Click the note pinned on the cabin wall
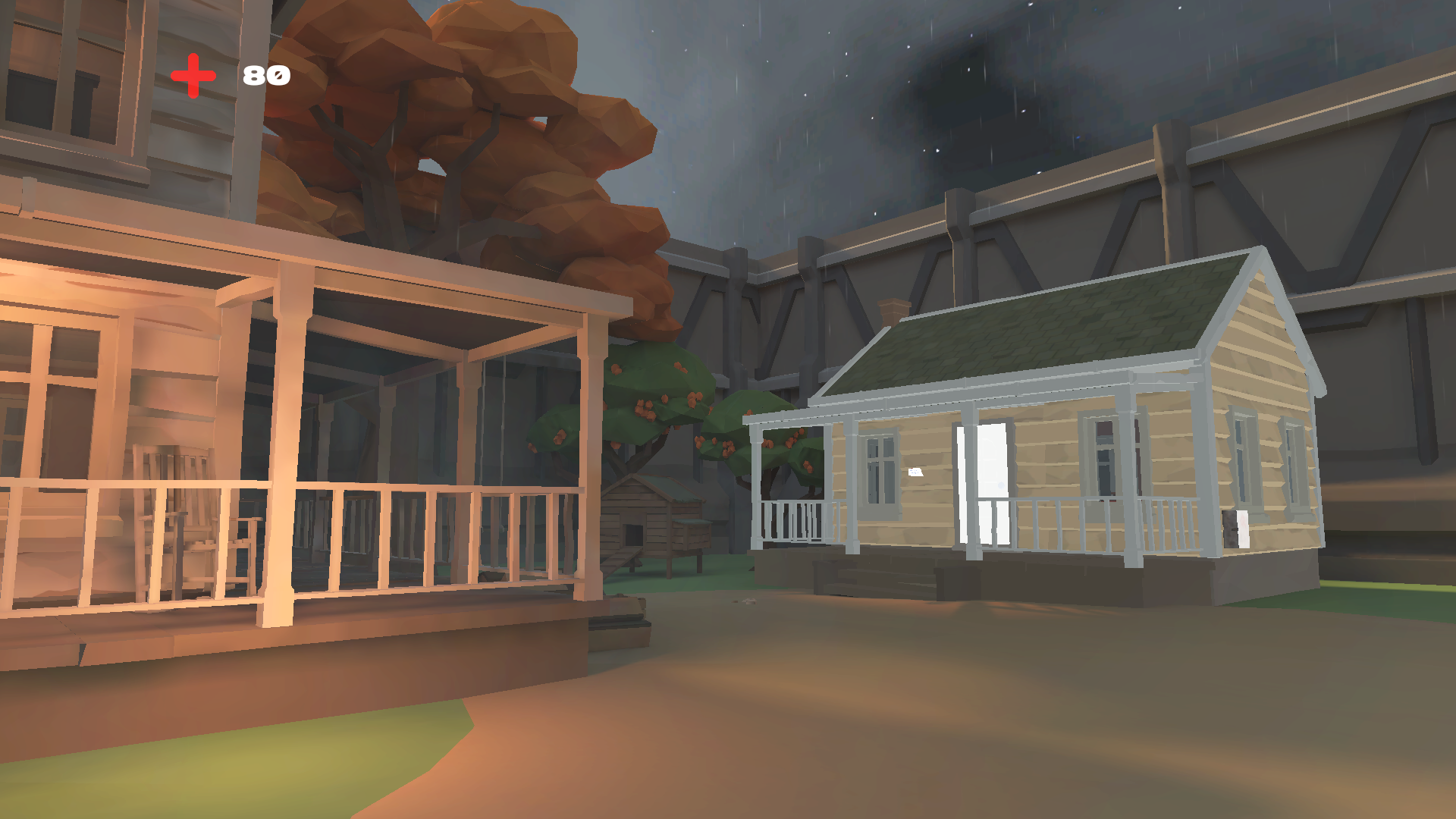This screenshot has height=819, width=1456. 915,472
